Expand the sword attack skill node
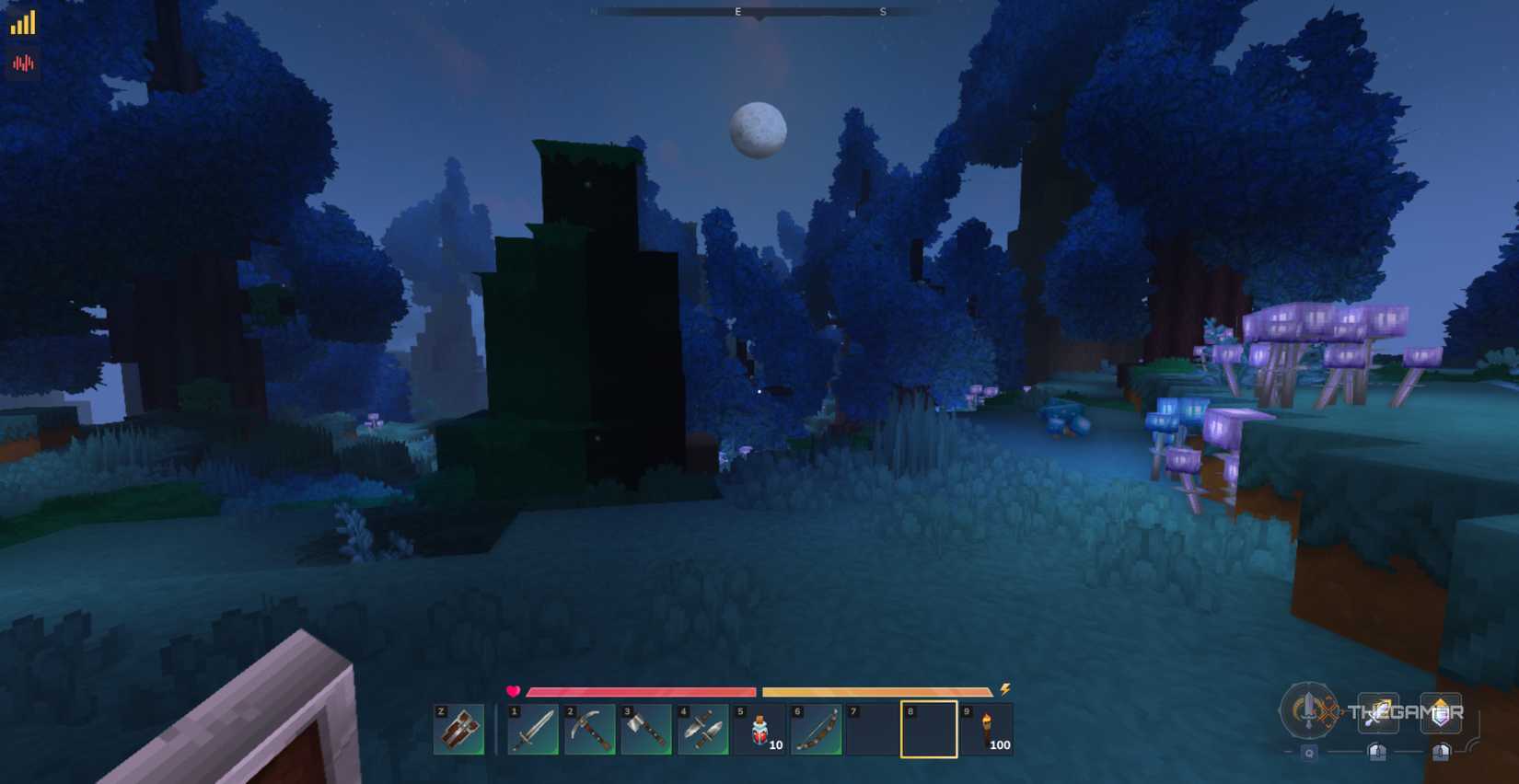This screenshot has height=784, width=1519. coord(1378,712)
